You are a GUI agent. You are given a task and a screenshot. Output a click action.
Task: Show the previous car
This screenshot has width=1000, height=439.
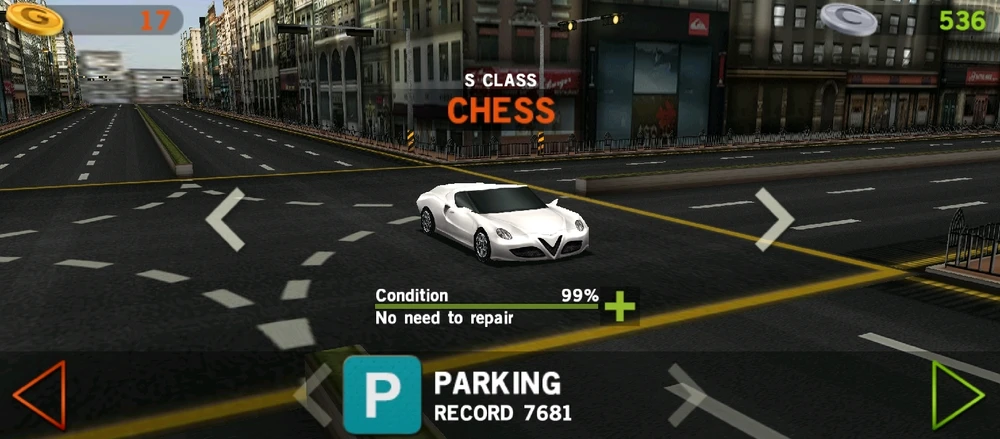(225, 219)
